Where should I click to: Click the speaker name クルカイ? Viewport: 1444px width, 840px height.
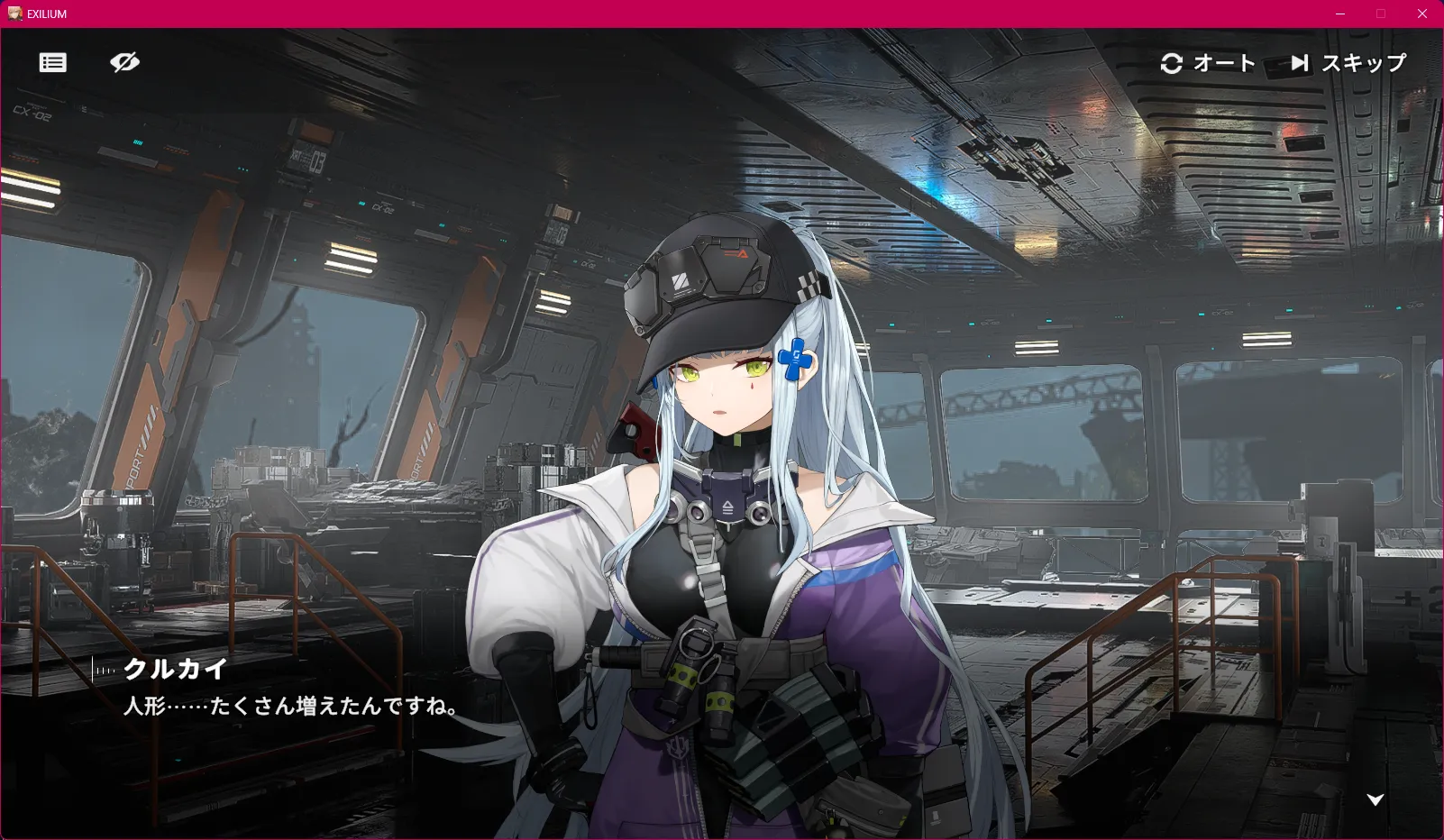tap(174, 670)
